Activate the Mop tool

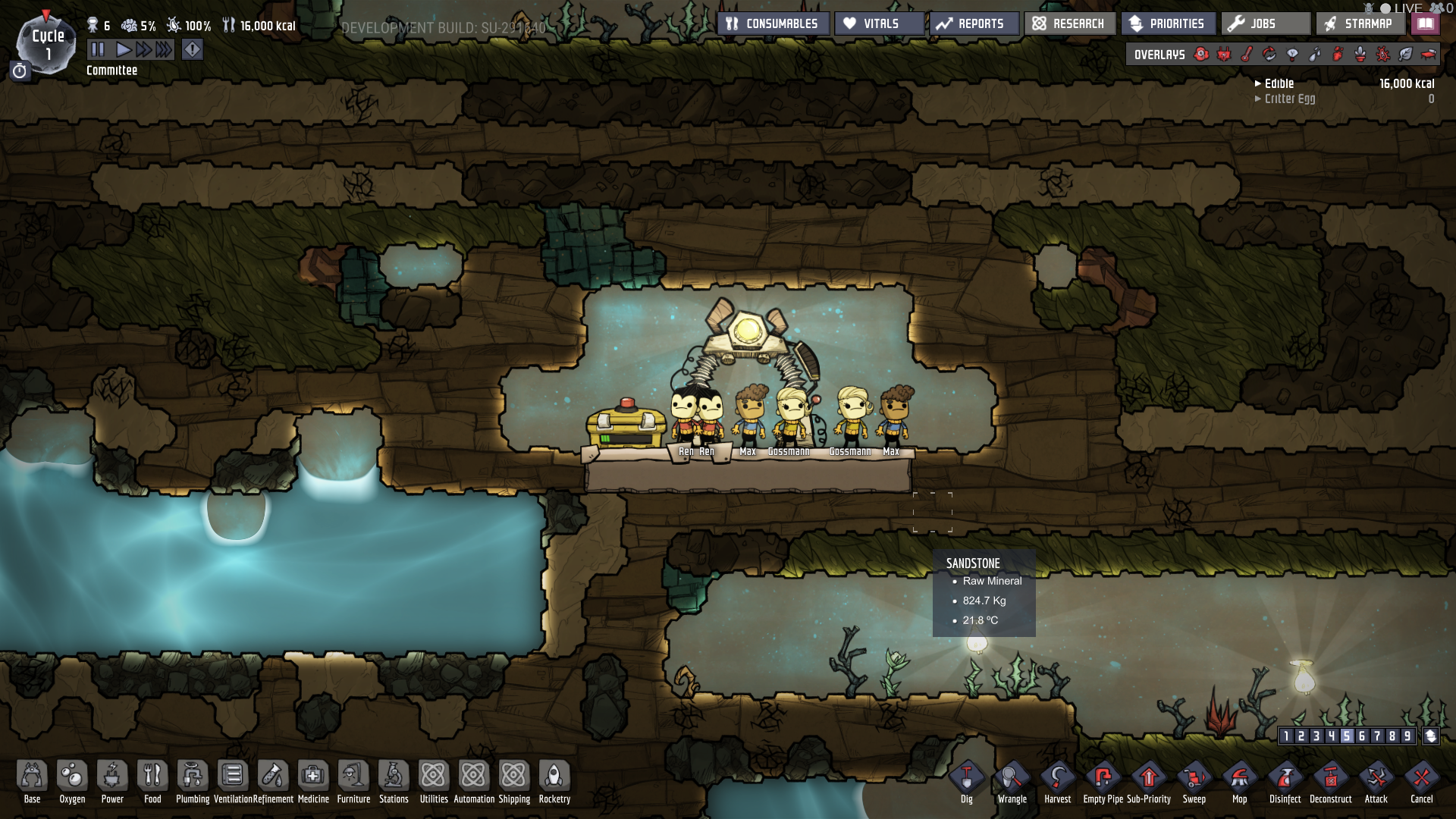click(1240, 781)
